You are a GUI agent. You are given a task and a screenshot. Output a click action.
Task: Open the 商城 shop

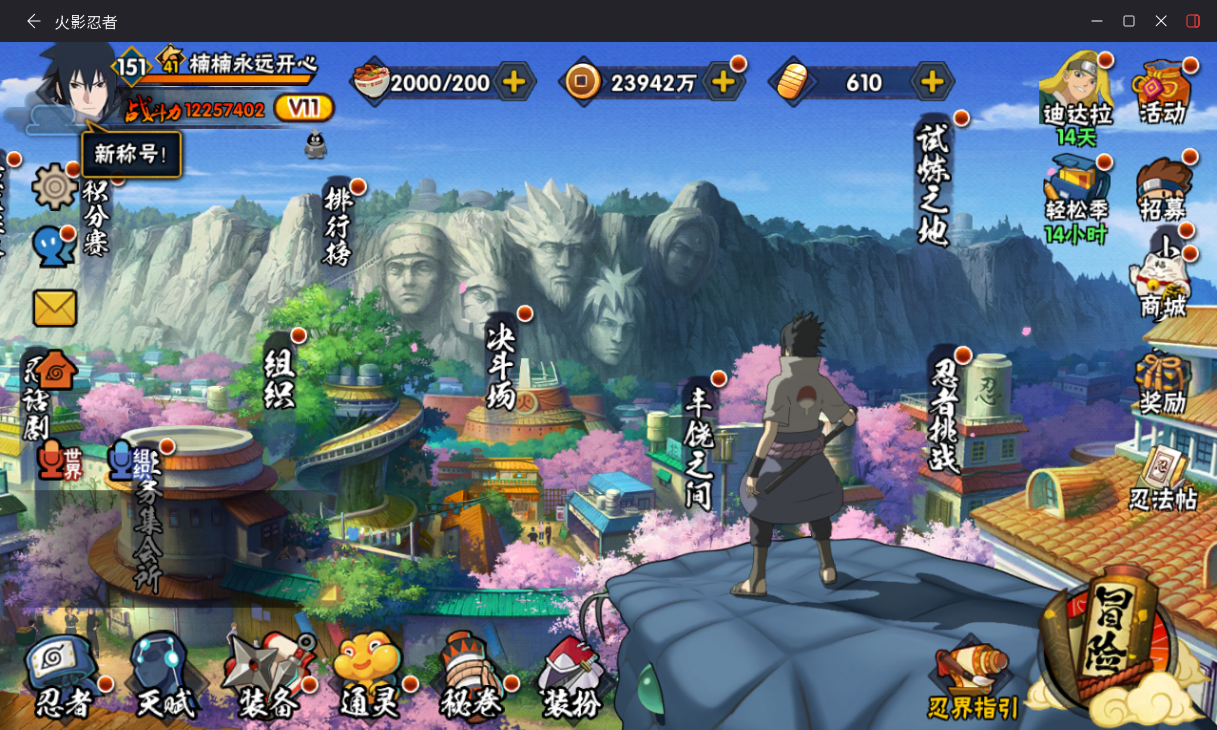pos(1162,283)
